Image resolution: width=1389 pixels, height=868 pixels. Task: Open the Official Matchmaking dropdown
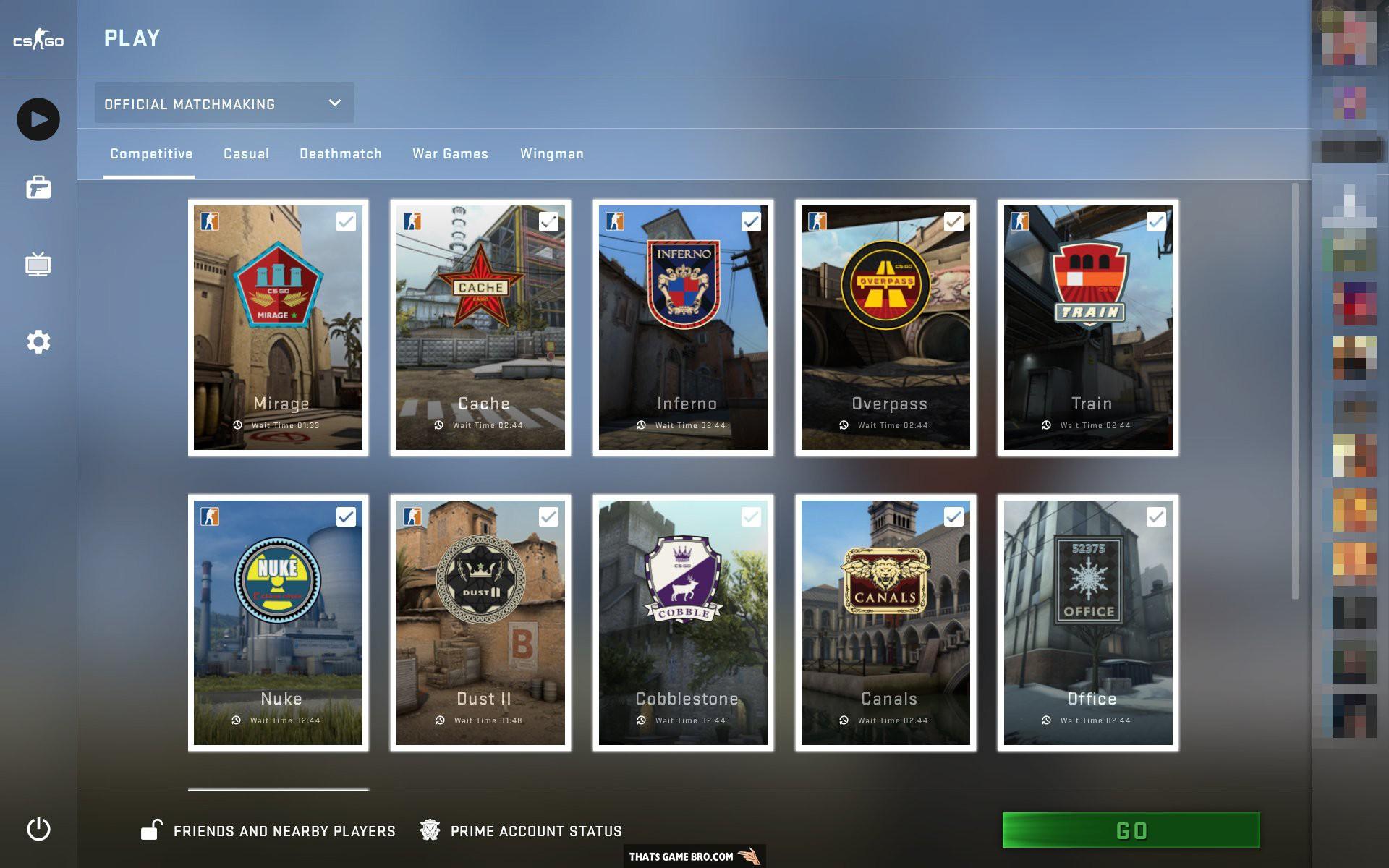coord(224,103)
